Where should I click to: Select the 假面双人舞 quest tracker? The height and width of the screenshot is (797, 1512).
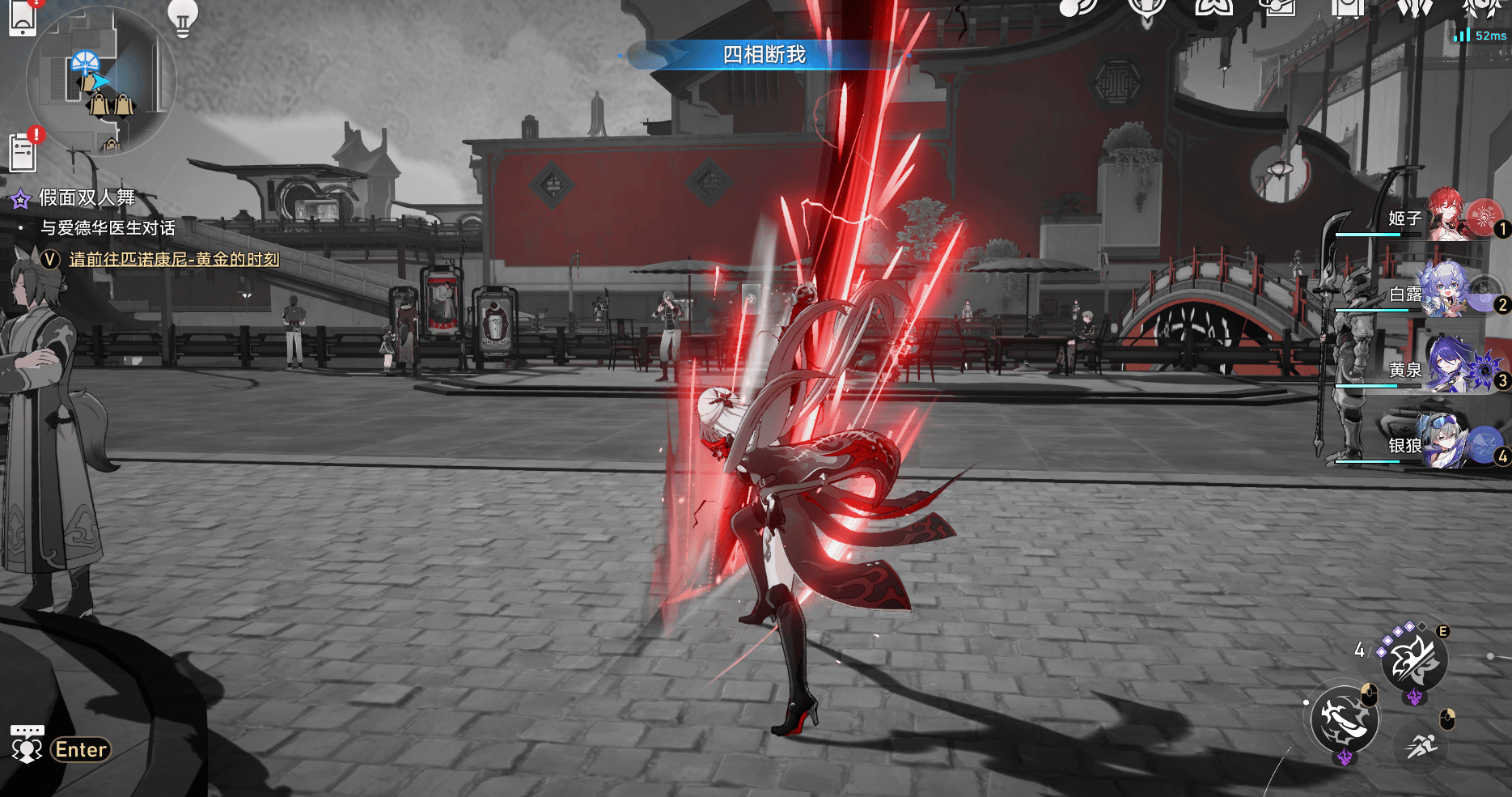click(x=87, y=198)
